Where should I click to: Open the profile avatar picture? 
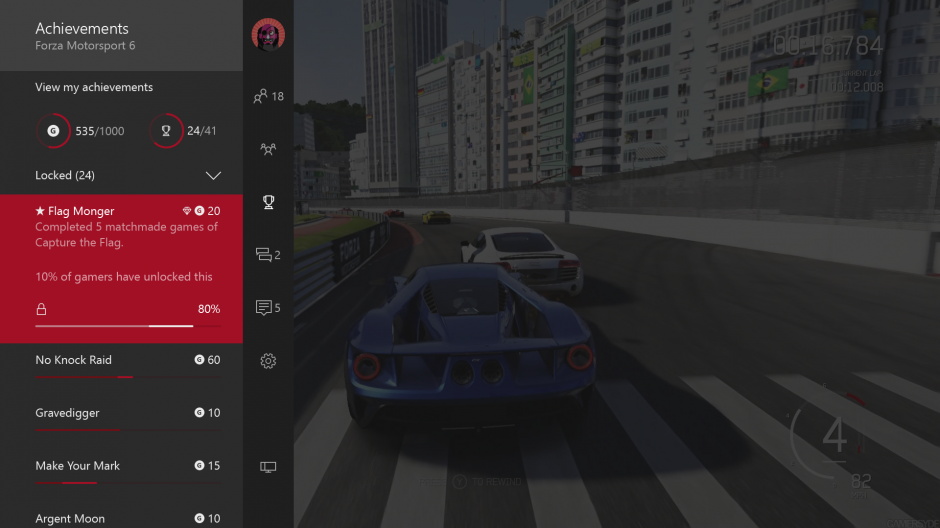pyautogui.click(x=268, y=35)
